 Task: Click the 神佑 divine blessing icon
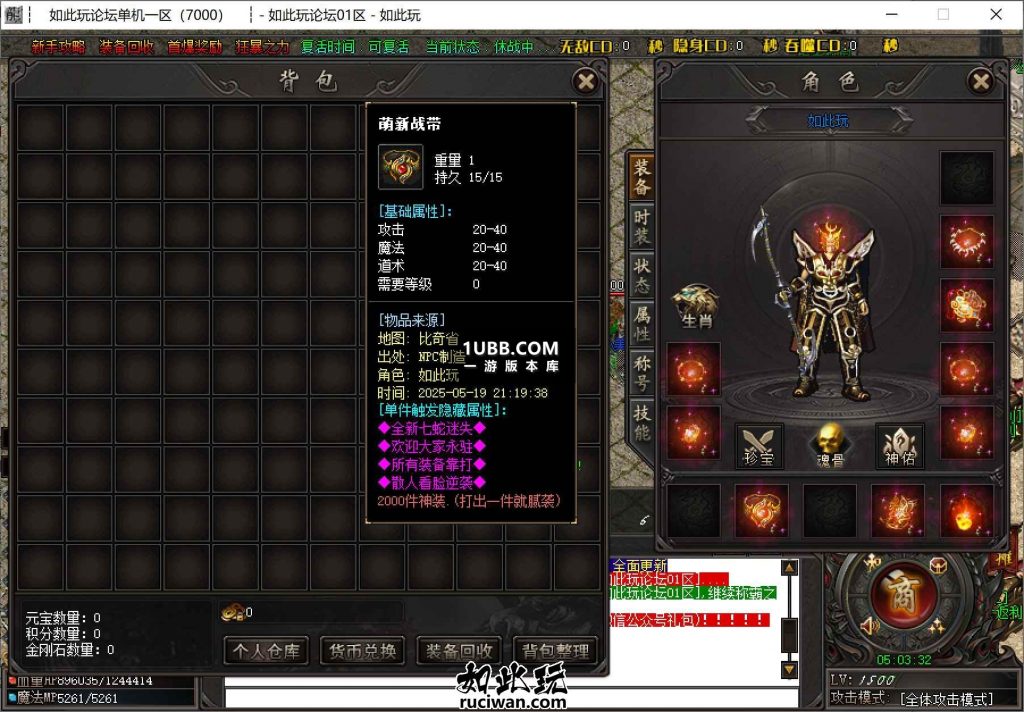coord(899,444)
